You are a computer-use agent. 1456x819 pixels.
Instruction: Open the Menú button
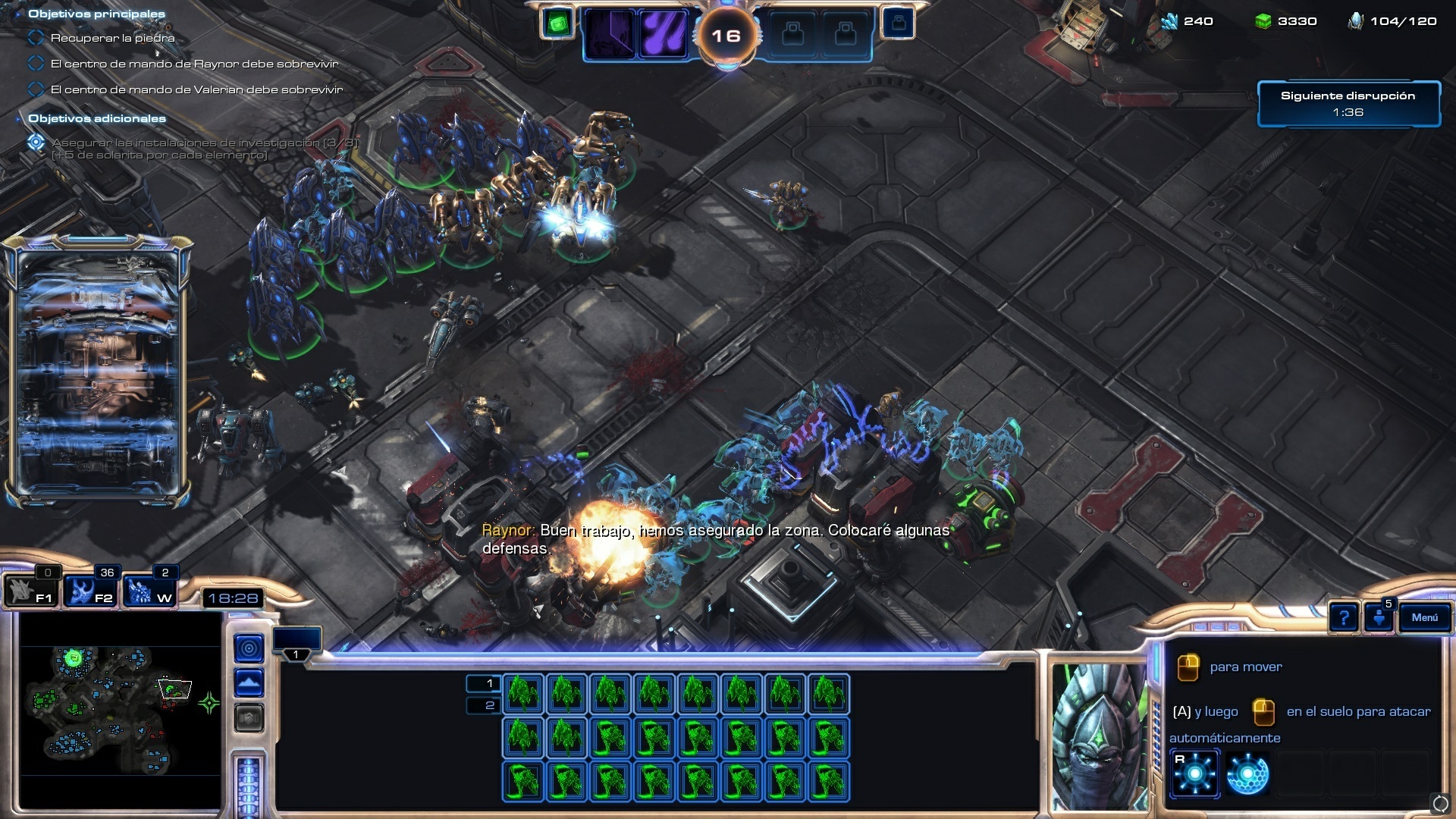[1424, 617]
